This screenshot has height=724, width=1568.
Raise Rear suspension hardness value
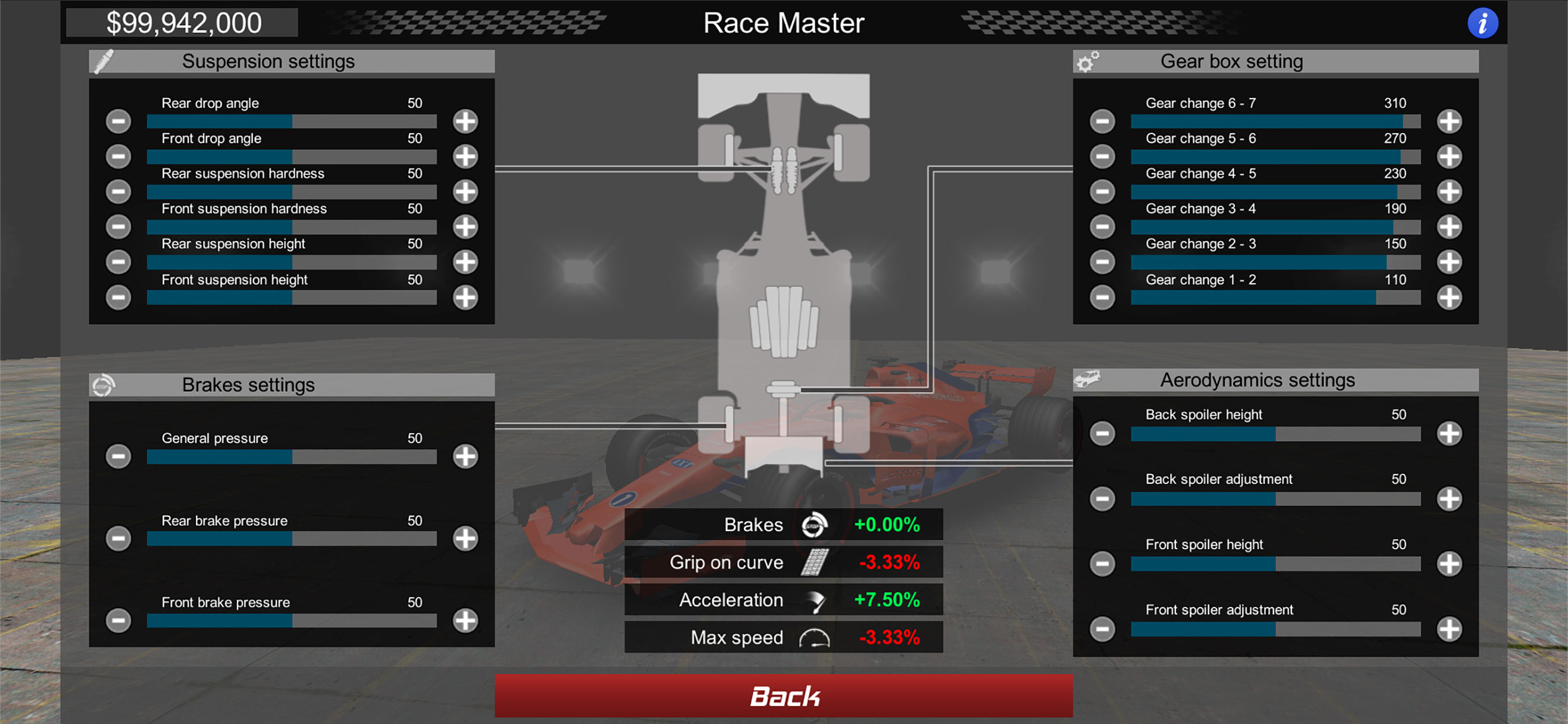(465, 192)
